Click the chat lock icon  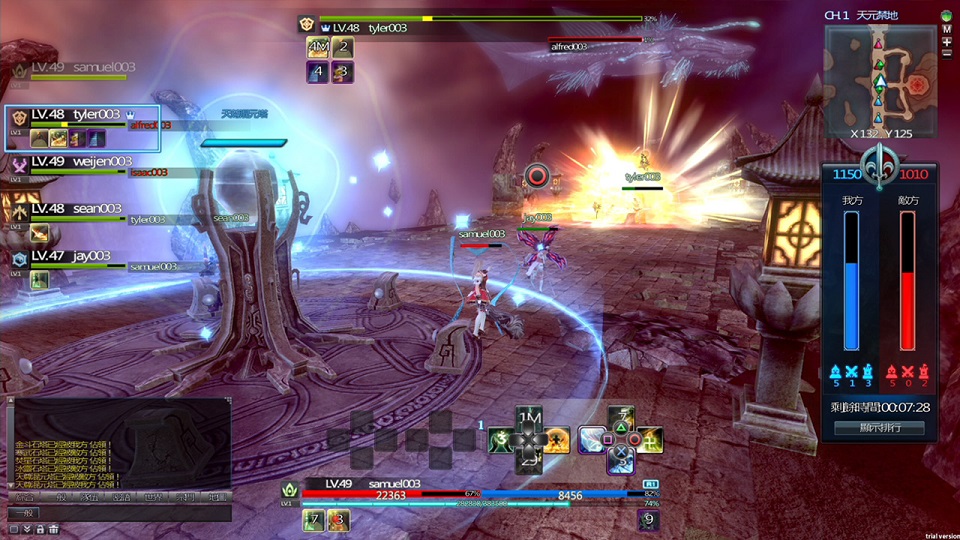click(40, 529)
